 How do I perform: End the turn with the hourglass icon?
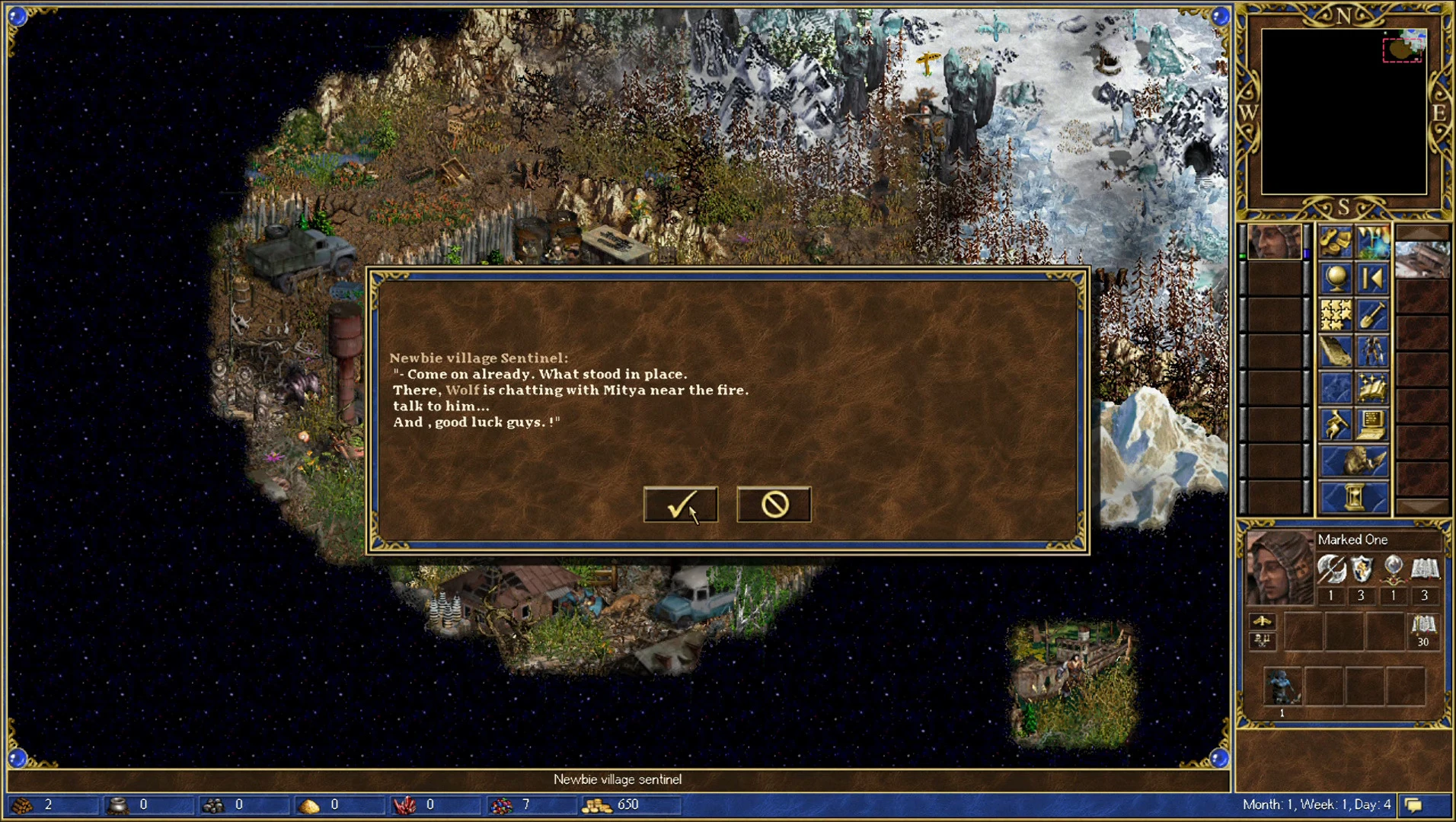pos(1354,496)
